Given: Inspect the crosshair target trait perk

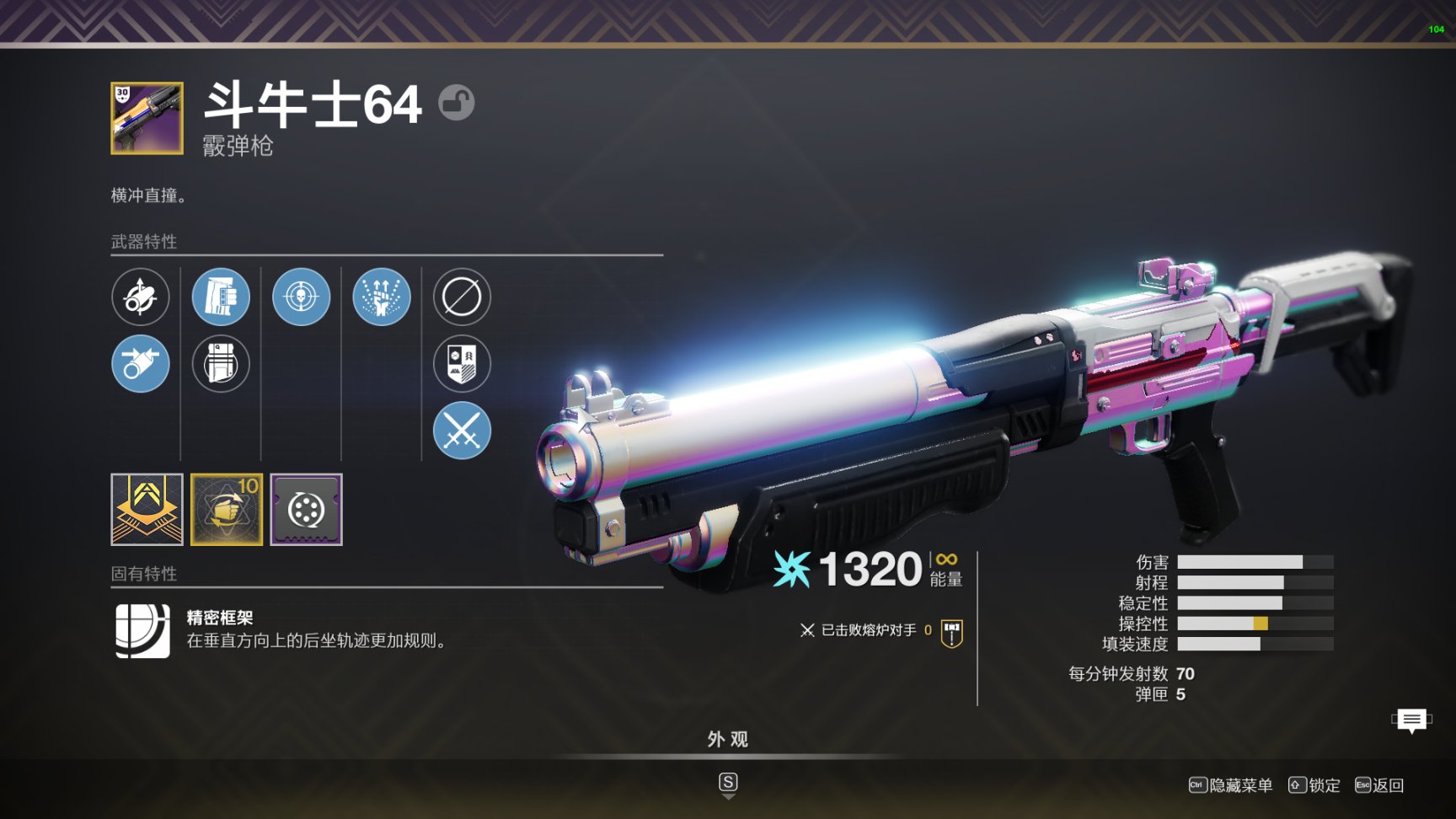Looking at the screenshot, I should tap(301, 297).
